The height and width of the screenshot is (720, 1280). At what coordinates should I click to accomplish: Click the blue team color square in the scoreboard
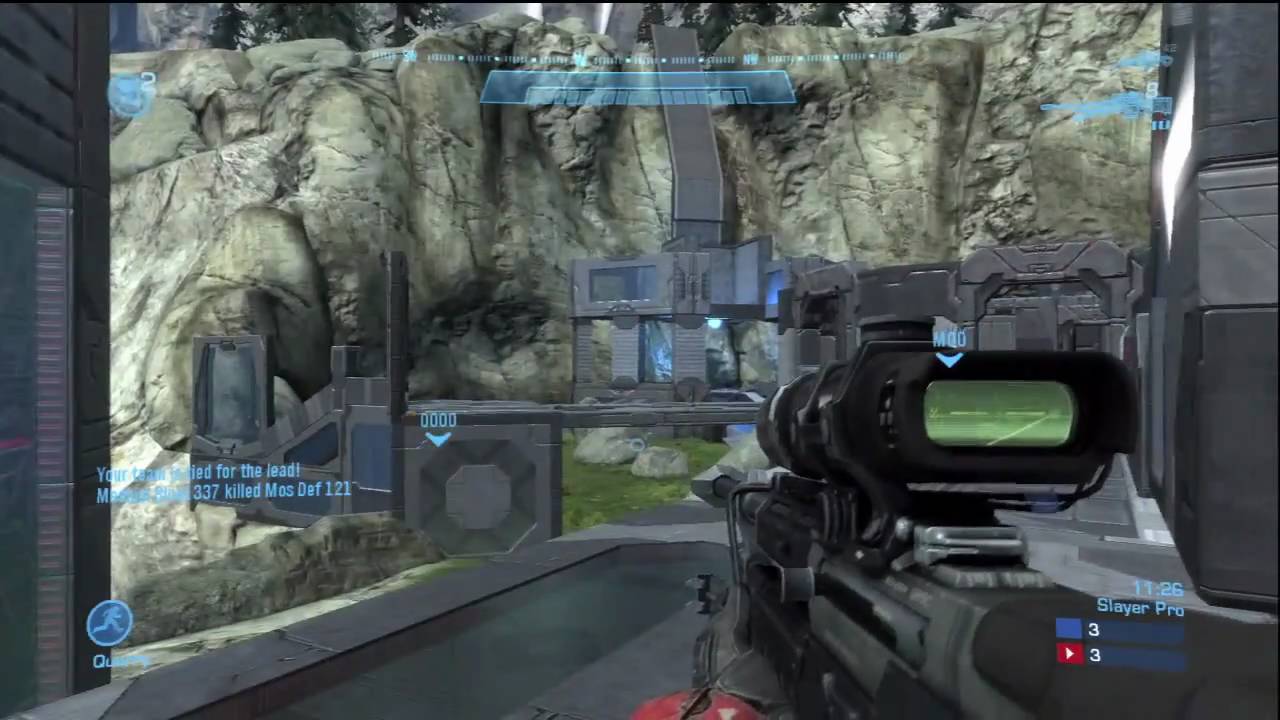[1069, 629]
